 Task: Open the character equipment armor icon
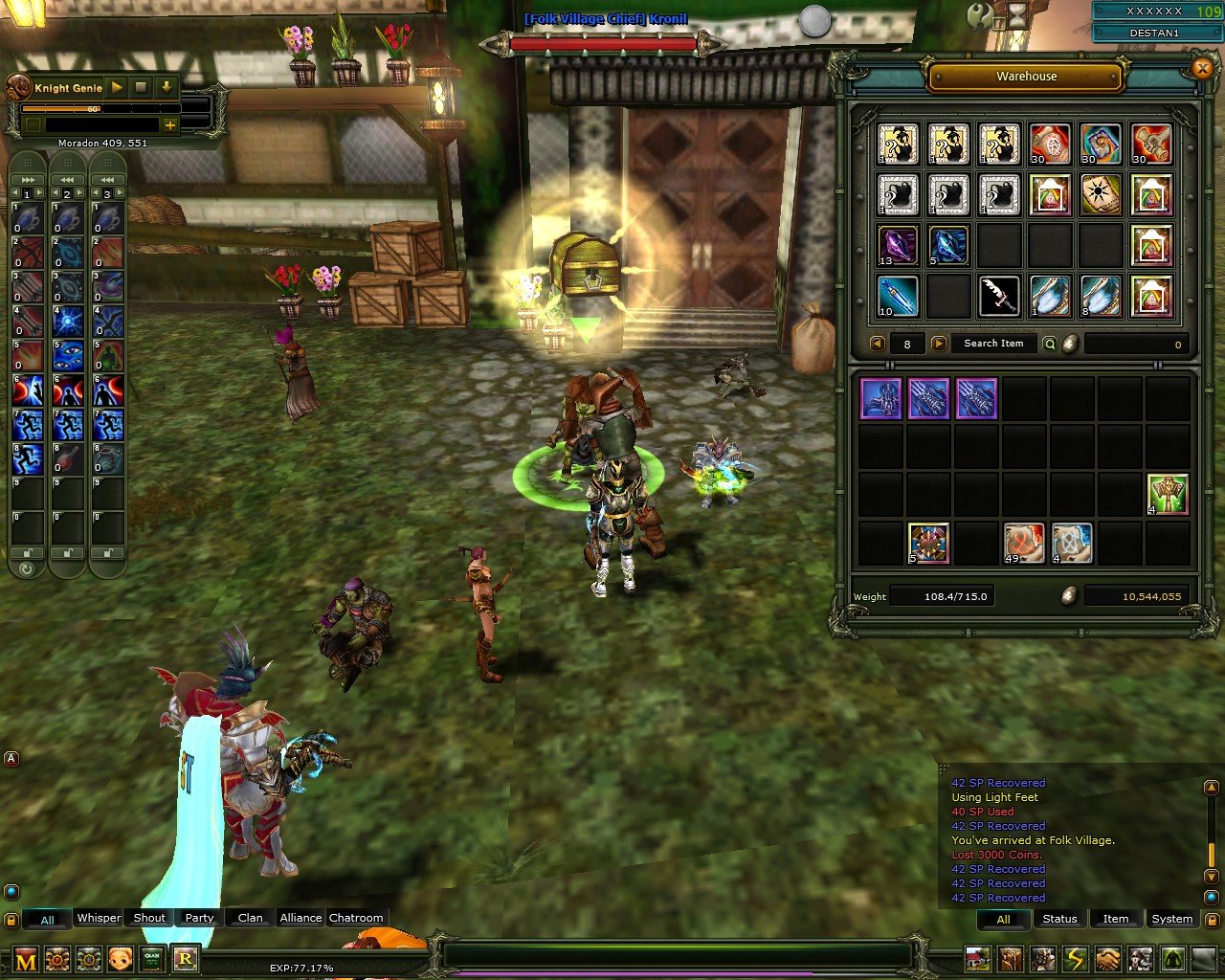point(1042,958)
